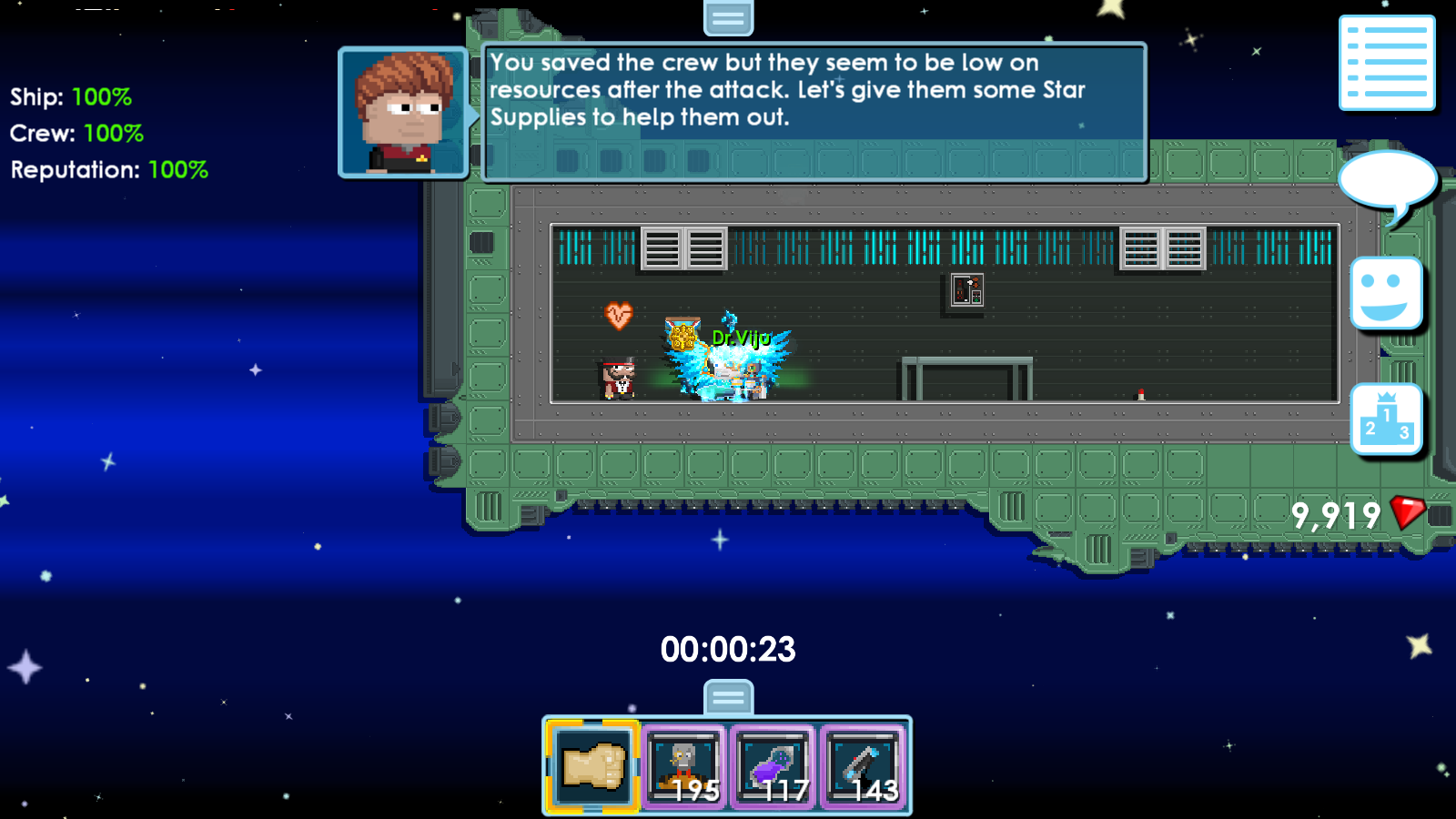Image resolution: width=1456 pixels, height=819 pixels.
Task: Pull down the top-center menu handle
Action: [728, 16]
